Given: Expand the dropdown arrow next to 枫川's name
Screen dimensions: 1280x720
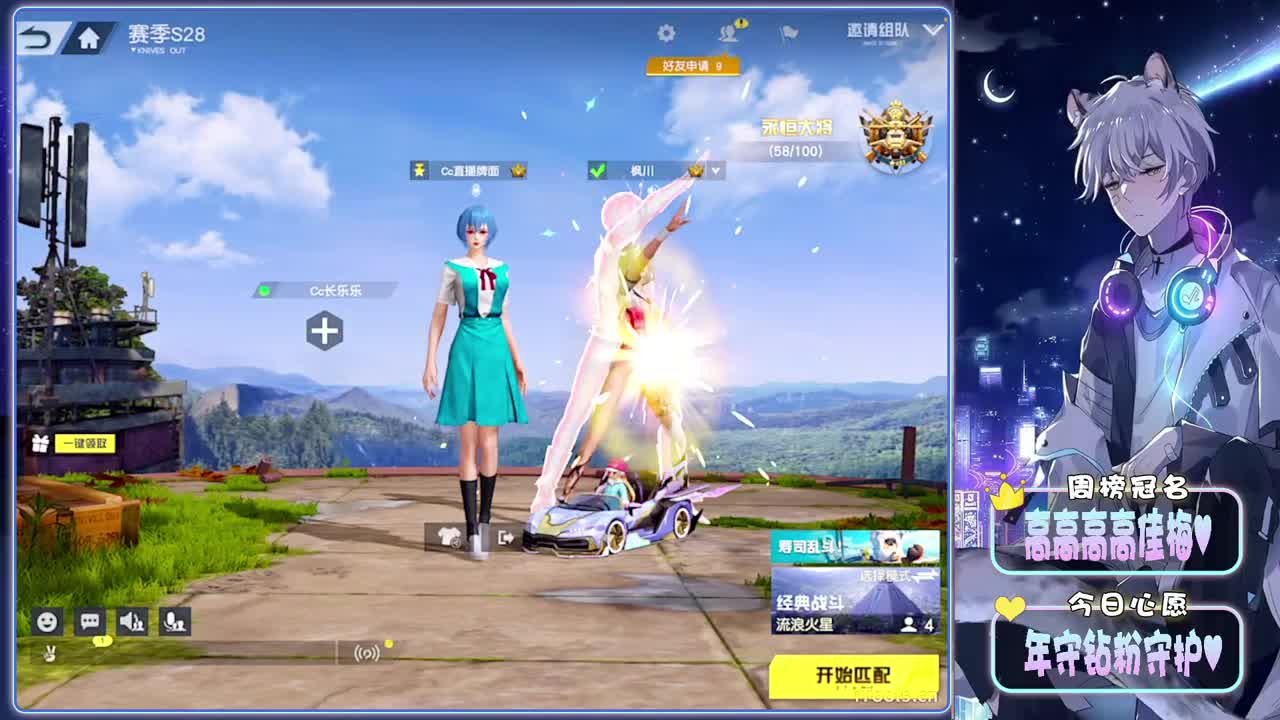Looking at the screenshot, I should pos(714,169).
